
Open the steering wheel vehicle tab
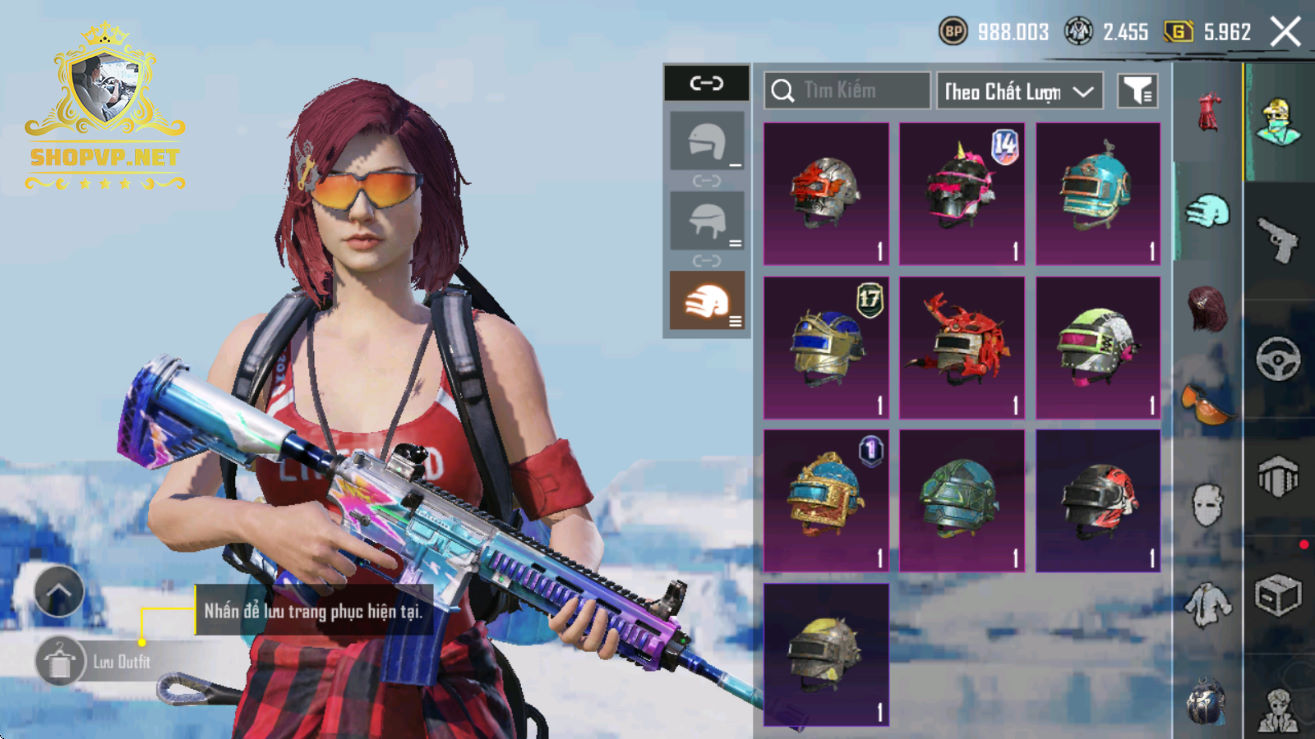coord(1278,360)
